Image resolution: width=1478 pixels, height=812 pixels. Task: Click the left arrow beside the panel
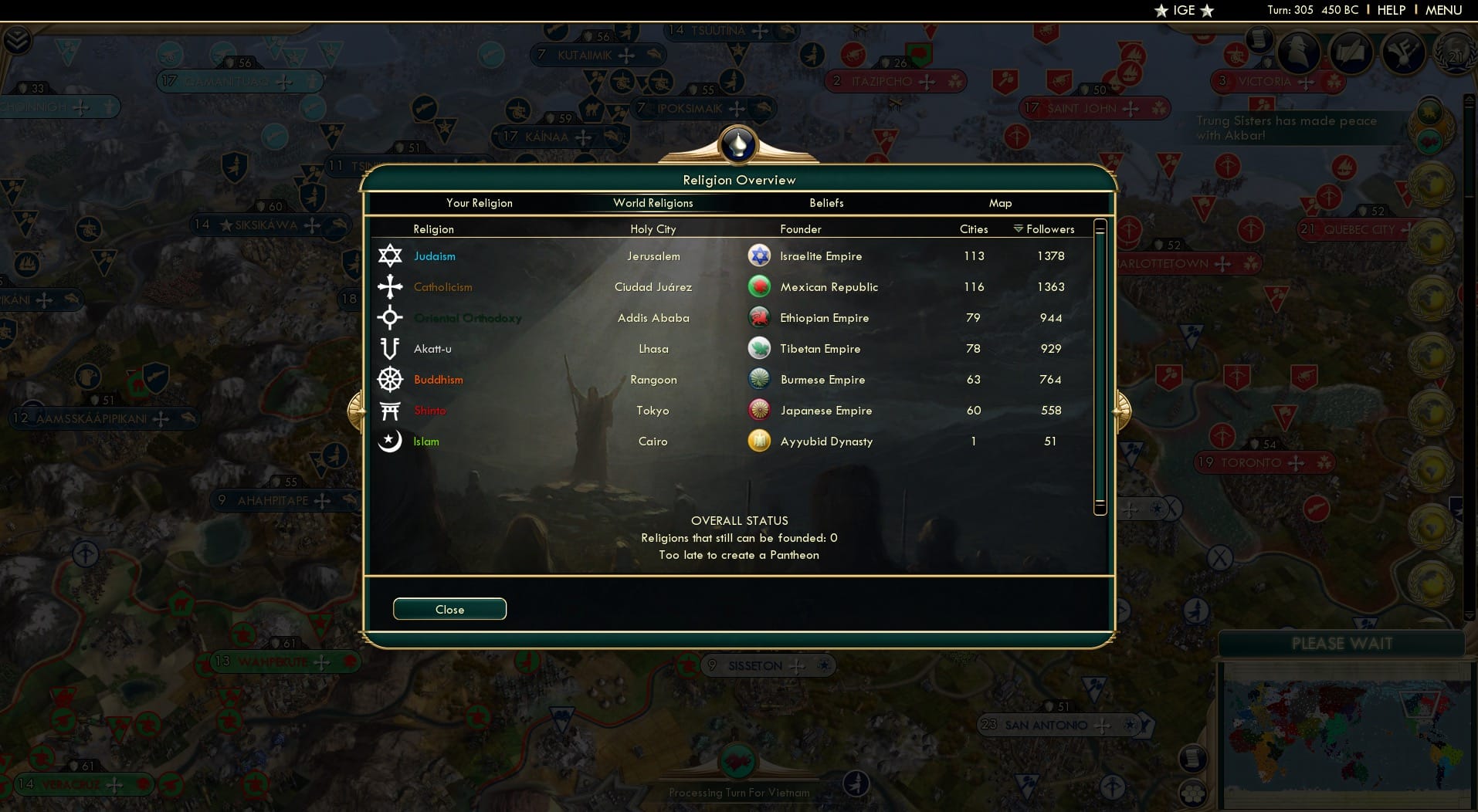click(x=354, y=410)
